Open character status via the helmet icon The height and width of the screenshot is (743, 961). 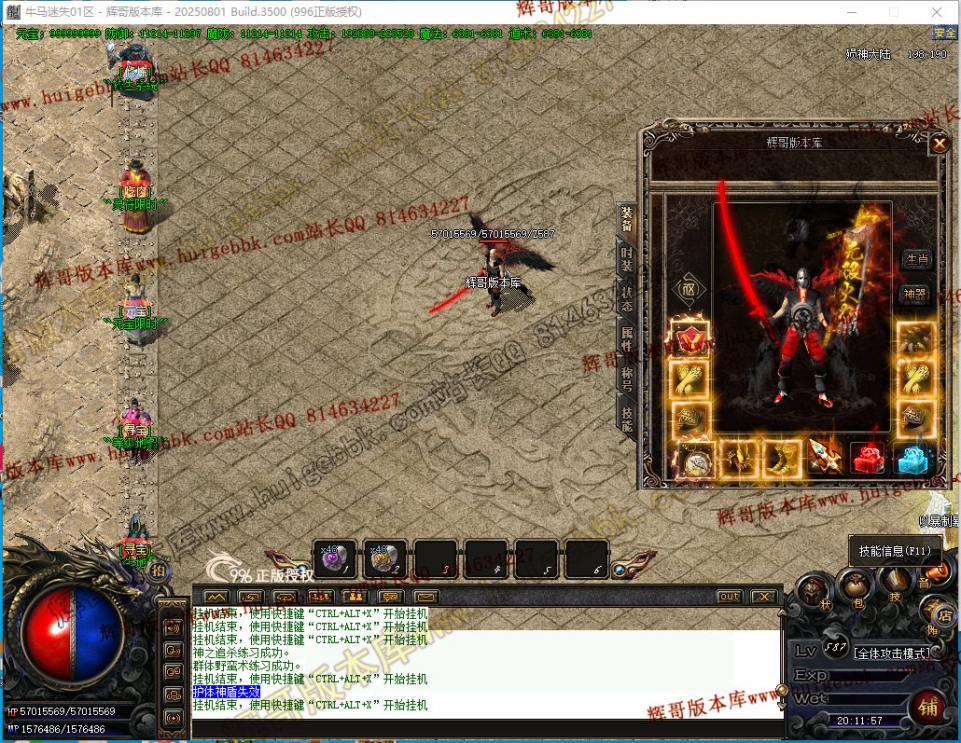pyautogui.click(x=813, y=592)
